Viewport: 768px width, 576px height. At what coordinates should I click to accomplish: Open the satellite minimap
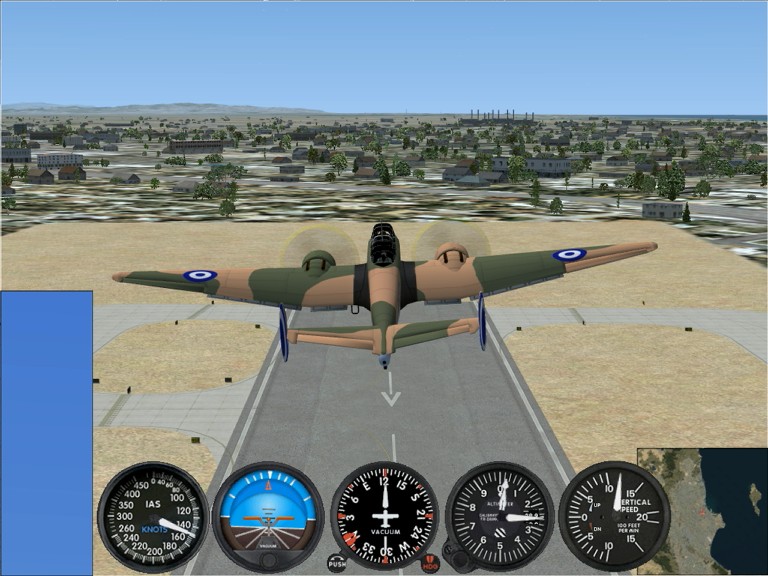pyautogui.click(x=702, y=511)
